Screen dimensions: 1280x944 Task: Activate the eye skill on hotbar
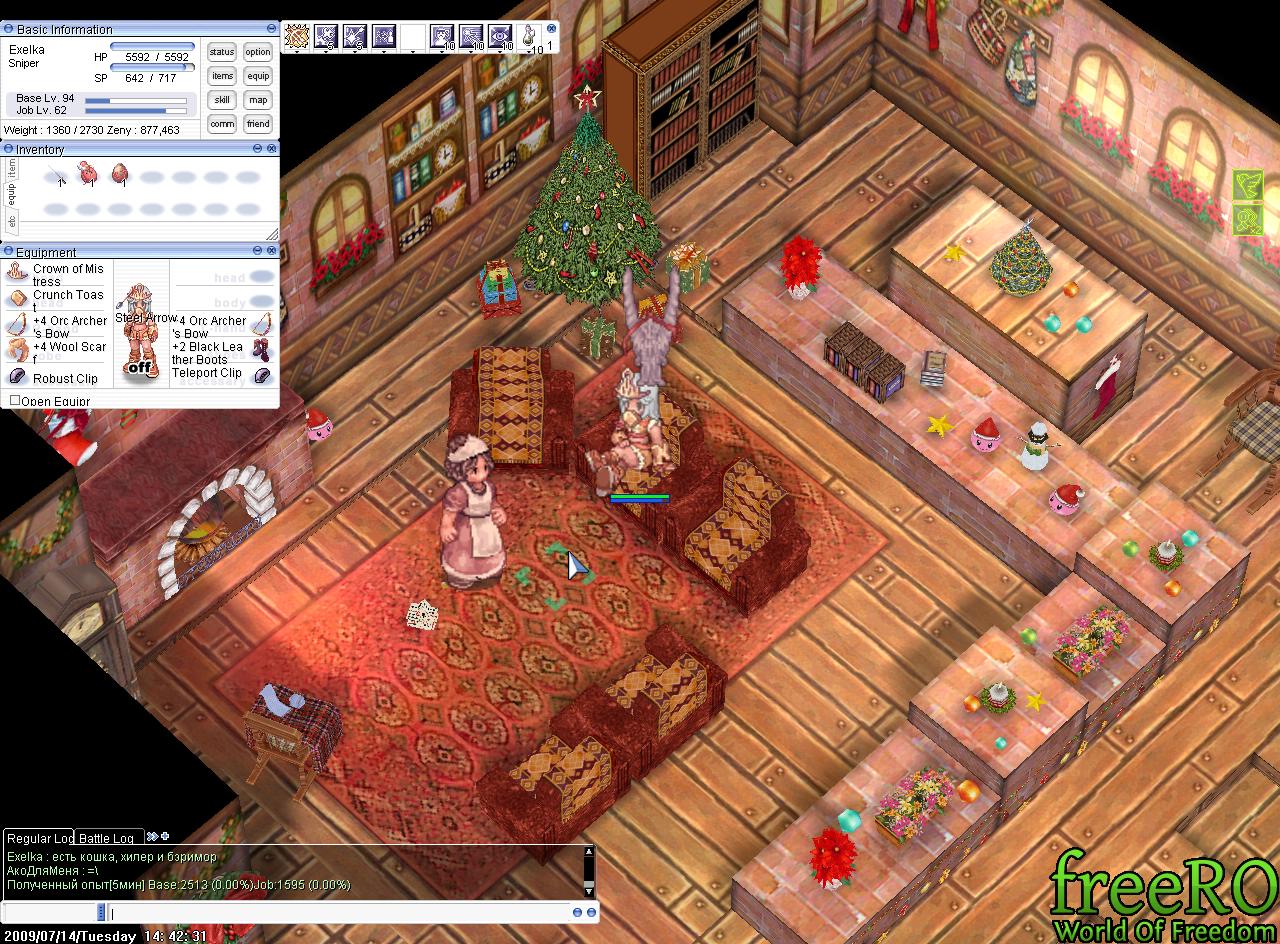[x=500, y=37]
